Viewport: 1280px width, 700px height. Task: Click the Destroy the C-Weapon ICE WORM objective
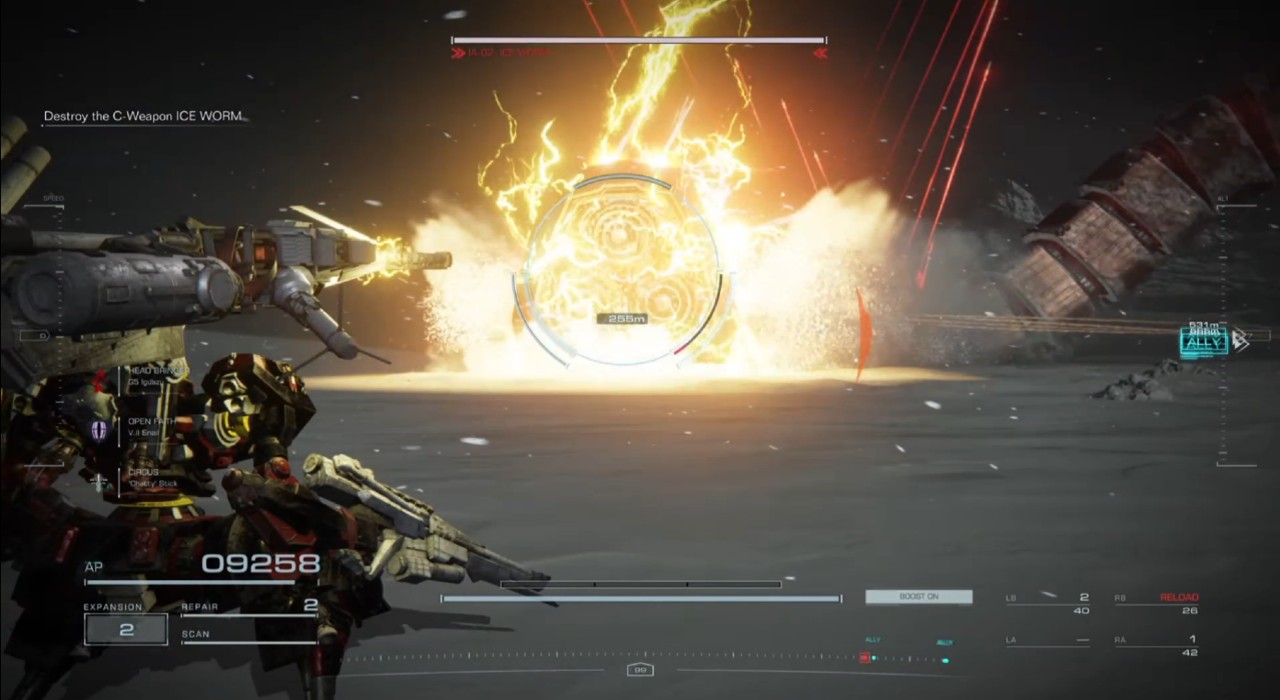[x=144, y=117]
